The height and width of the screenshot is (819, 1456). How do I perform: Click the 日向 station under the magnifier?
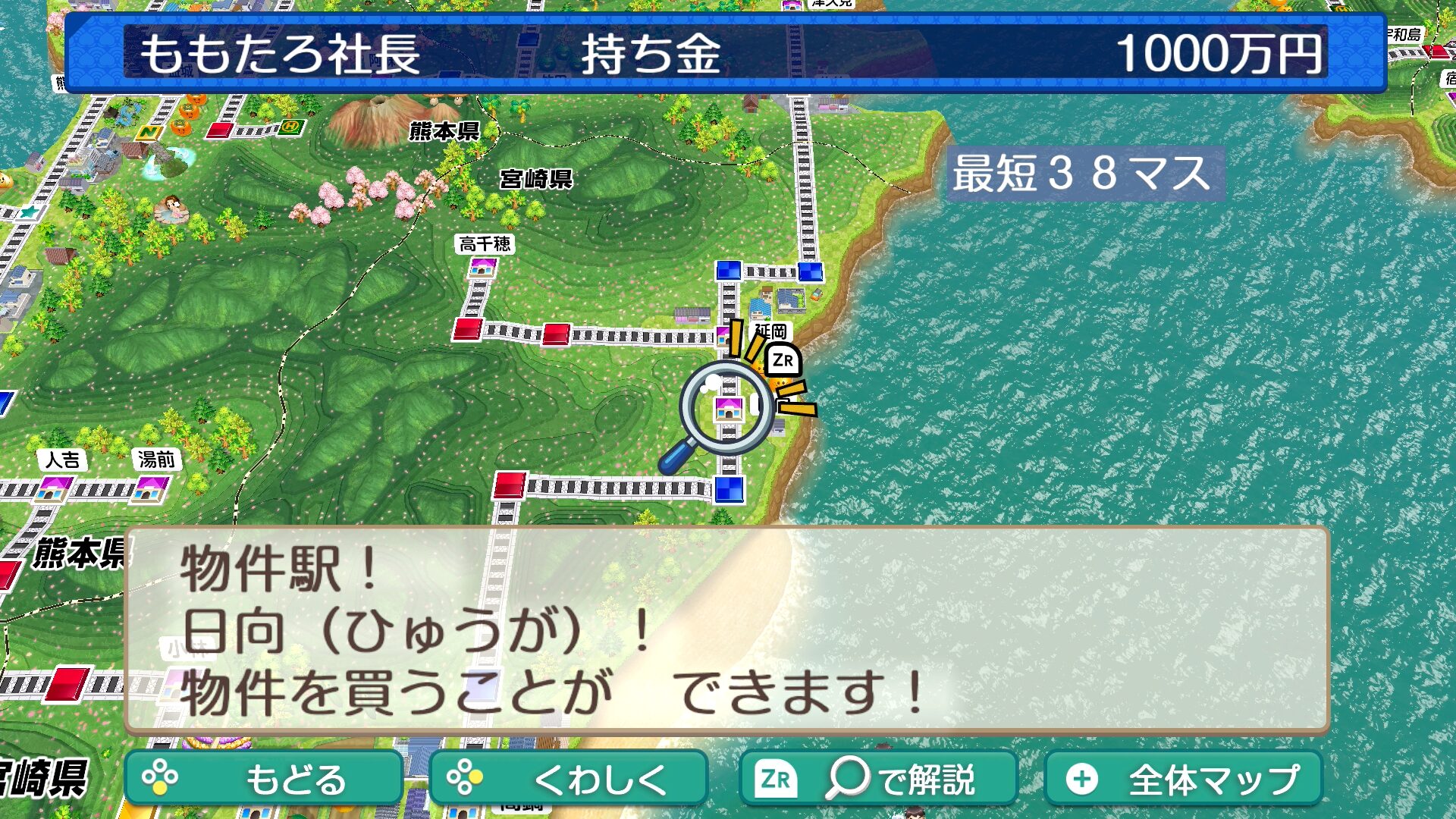[x=729, y=409]
